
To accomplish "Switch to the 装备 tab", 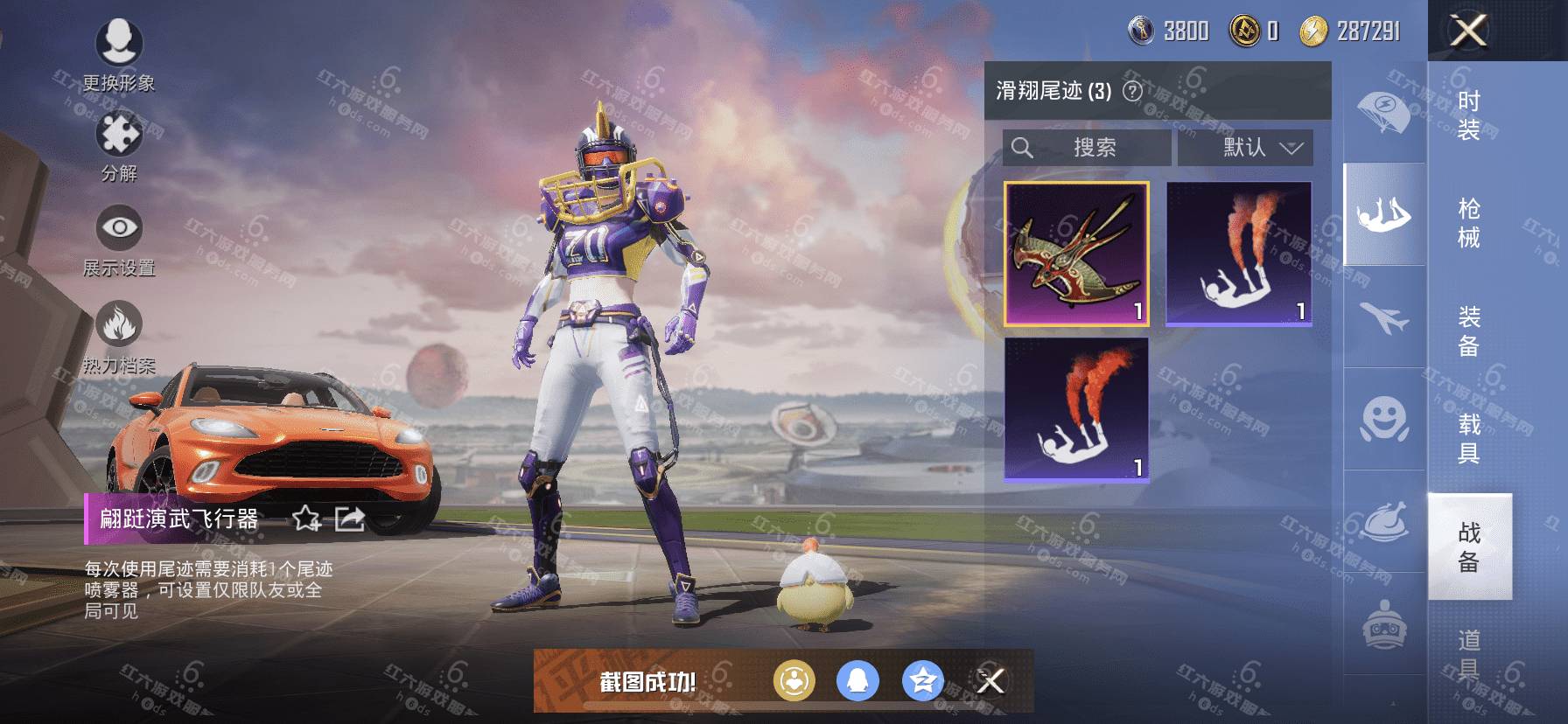I will pos(1469,331).
